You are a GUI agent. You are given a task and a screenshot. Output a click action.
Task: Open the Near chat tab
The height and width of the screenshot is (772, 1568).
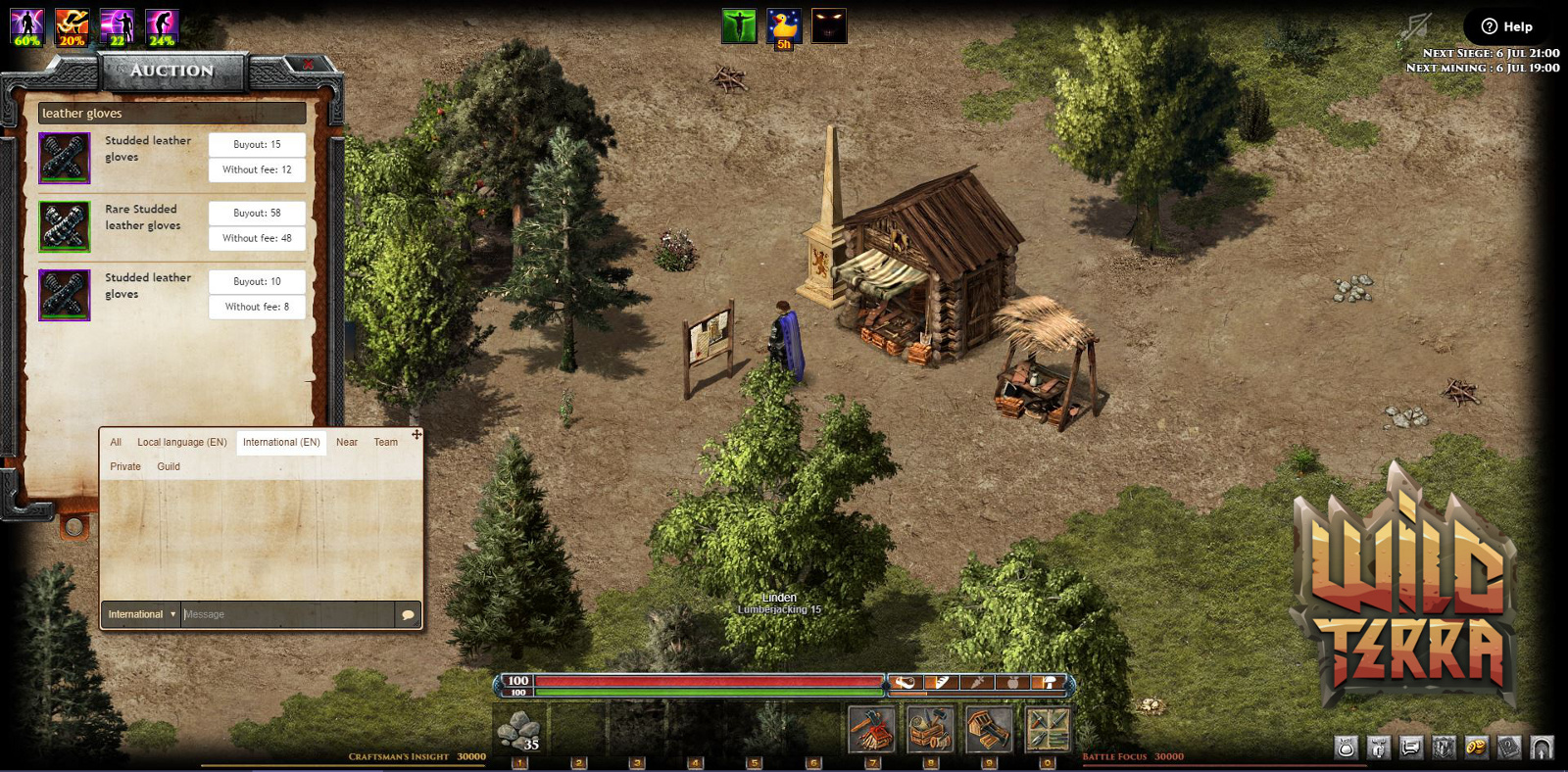(x=347, y=442)
